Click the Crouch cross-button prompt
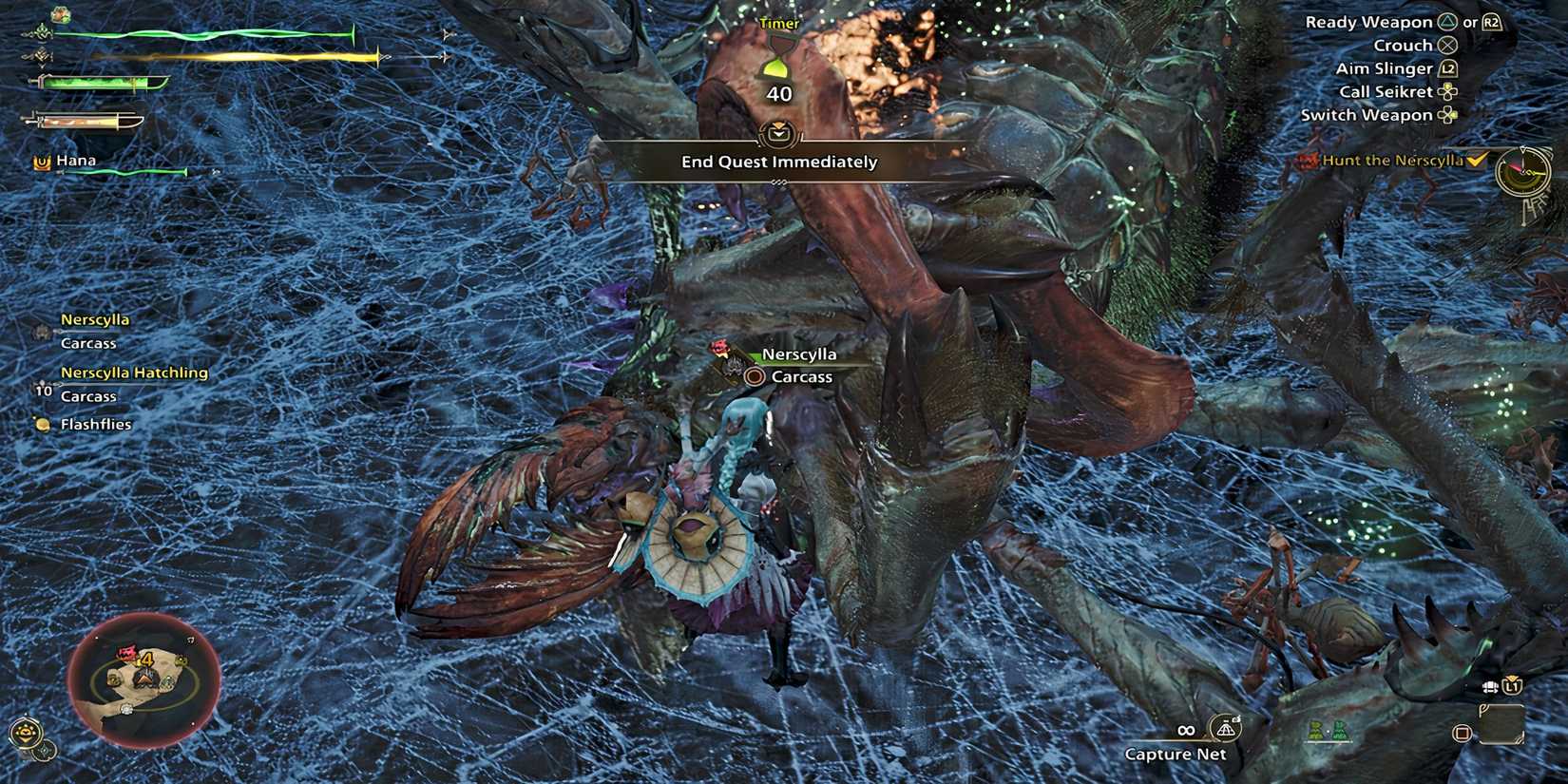The image size is (1568, 784). coord(1449,45)
